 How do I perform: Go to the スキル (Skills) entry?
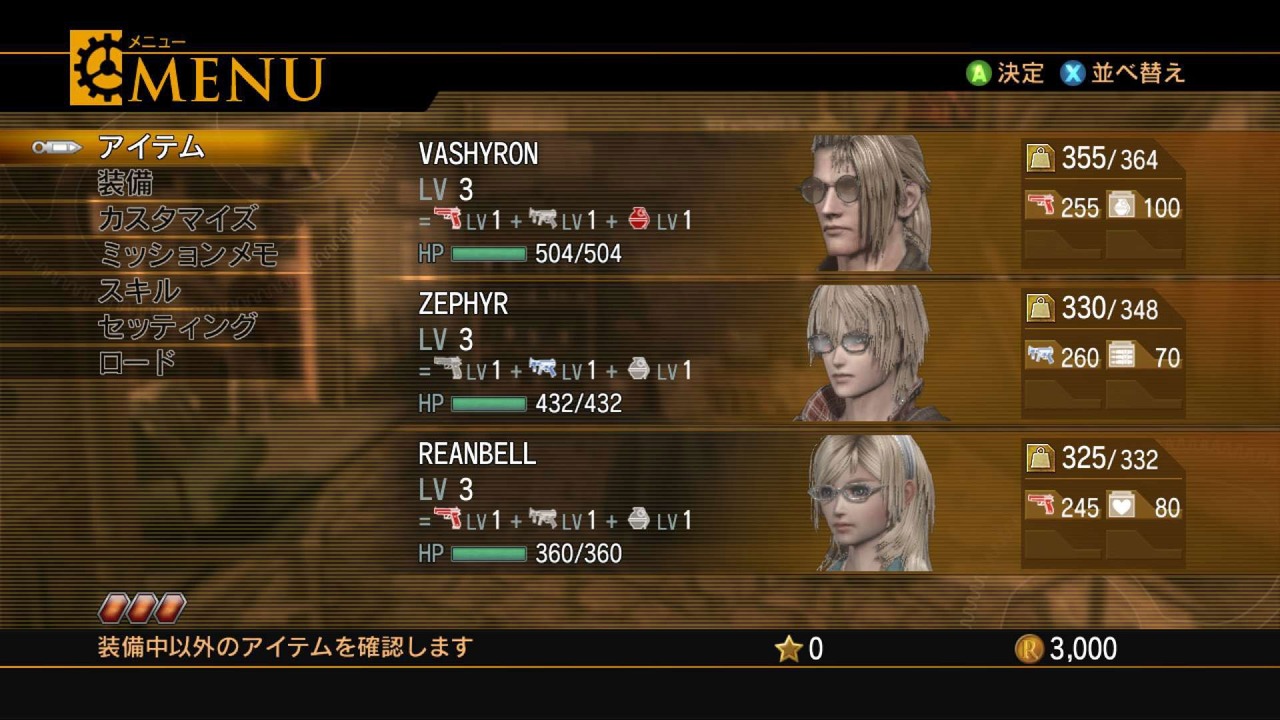[139, 291]
